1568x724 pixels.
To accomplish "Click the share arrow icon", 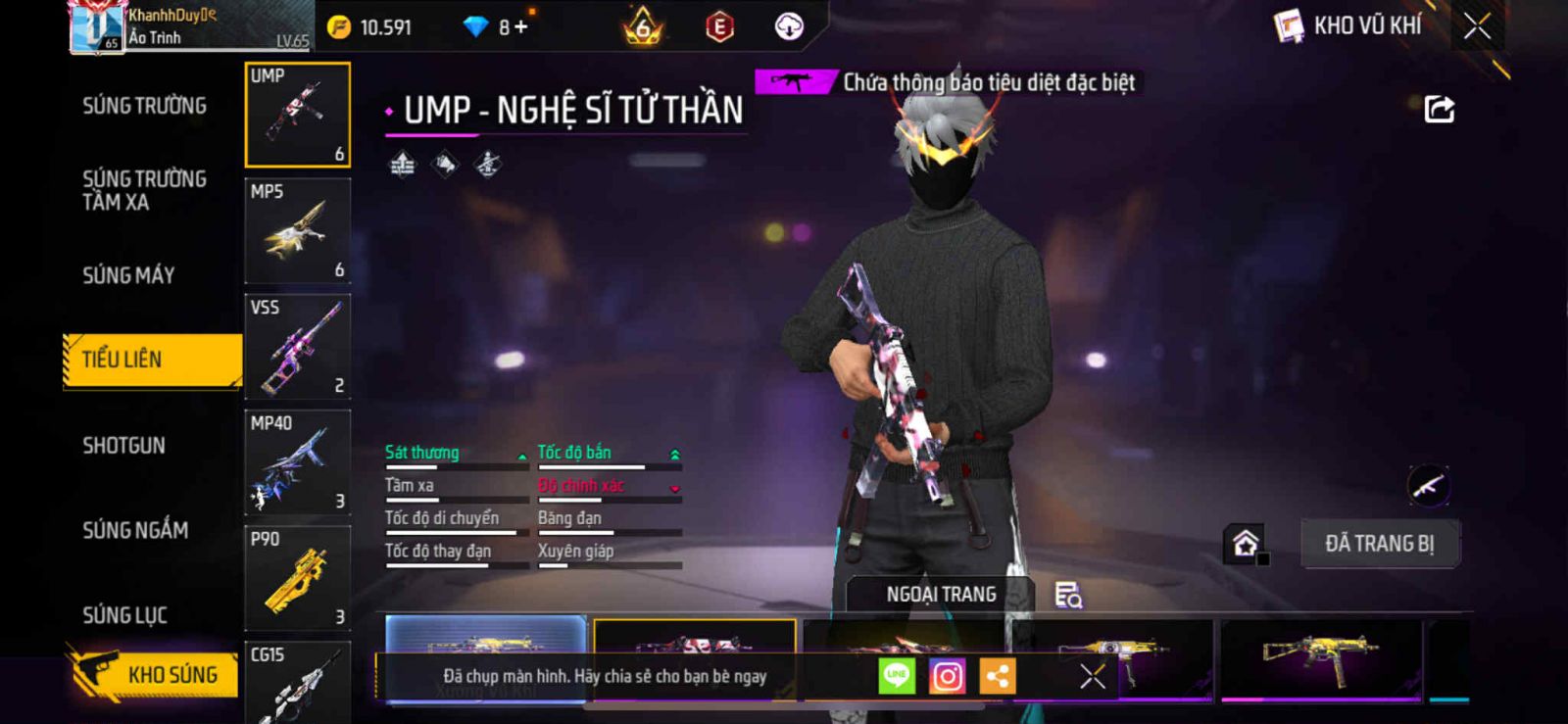I will (x=1439, y=109).
